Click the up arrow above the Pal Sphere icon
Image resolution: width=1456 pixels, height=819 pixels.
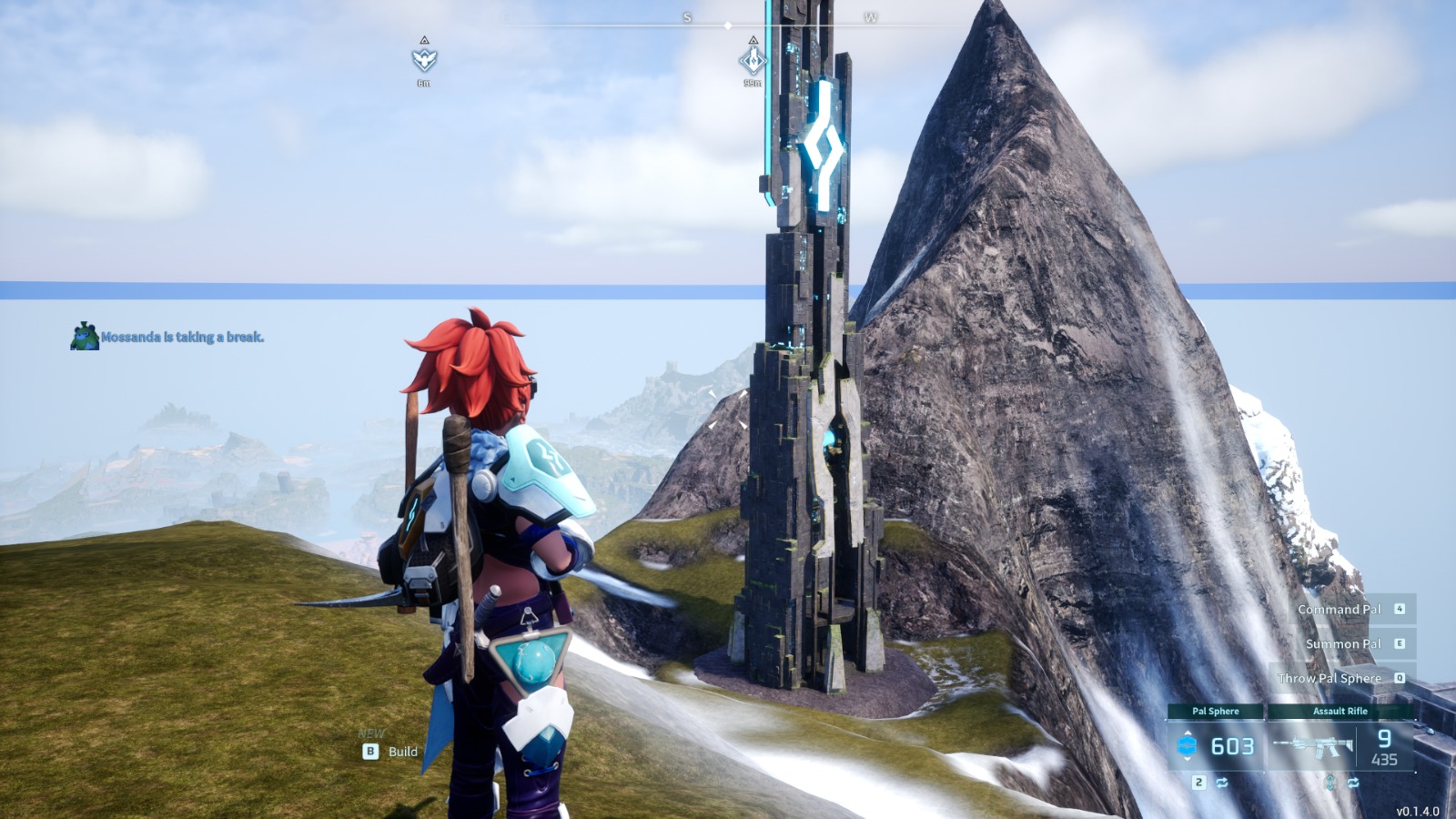1188,733
